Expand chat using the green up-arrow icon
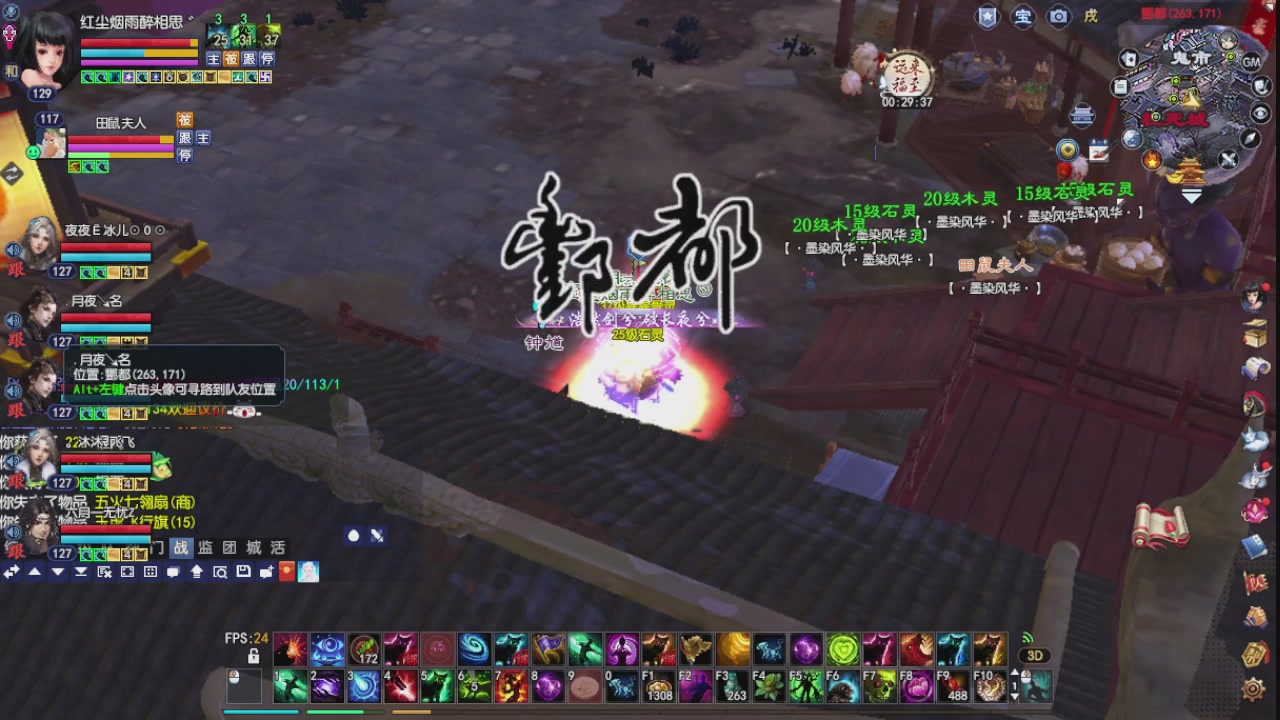The width and height of the screenshot is (1280, 720). [196, 572]
